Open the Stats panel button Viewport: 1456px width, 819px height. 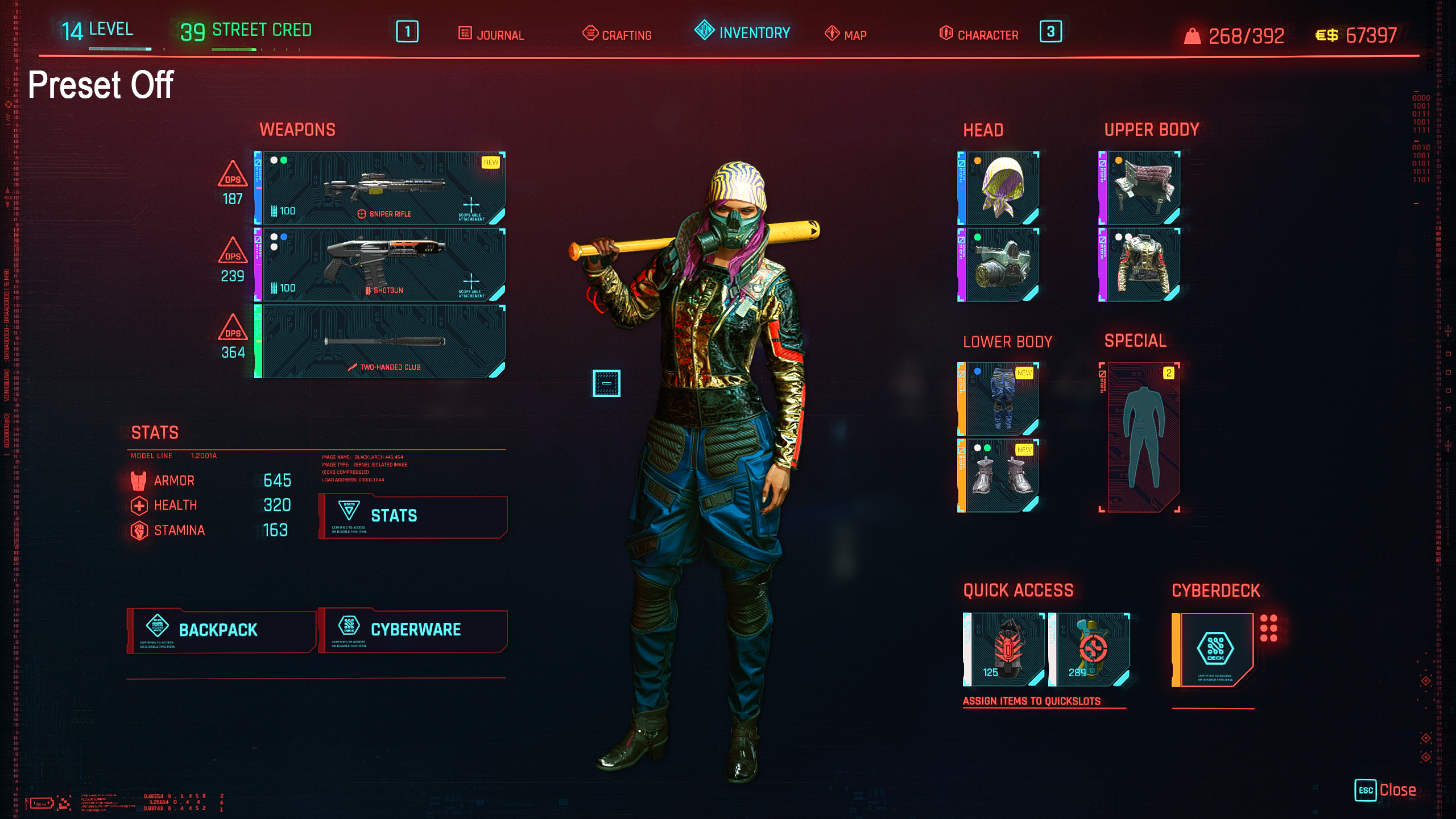pos(413,516)
